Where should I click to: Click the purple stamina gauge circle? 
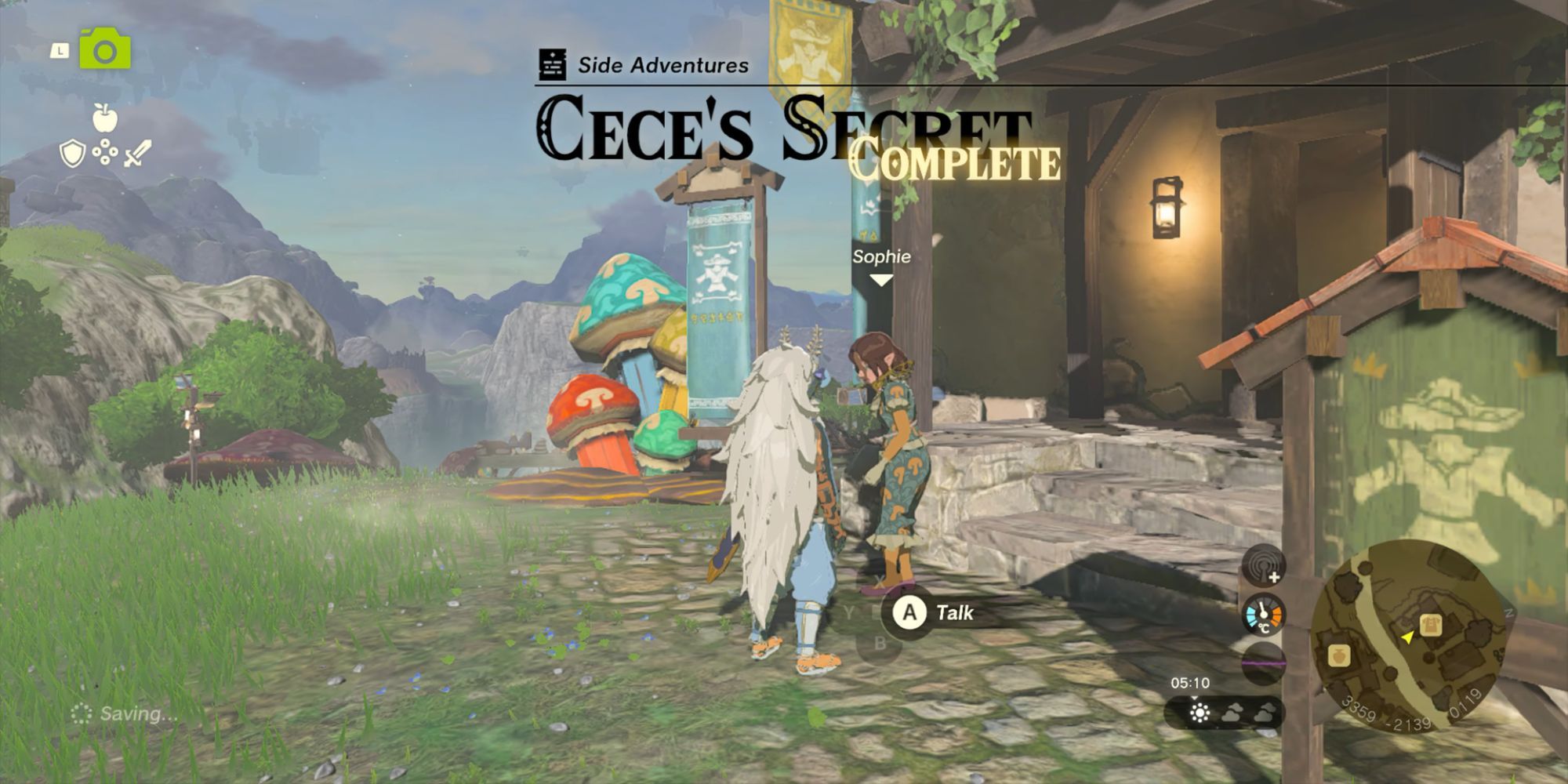pyautogui.click(x=1263, y=662)
